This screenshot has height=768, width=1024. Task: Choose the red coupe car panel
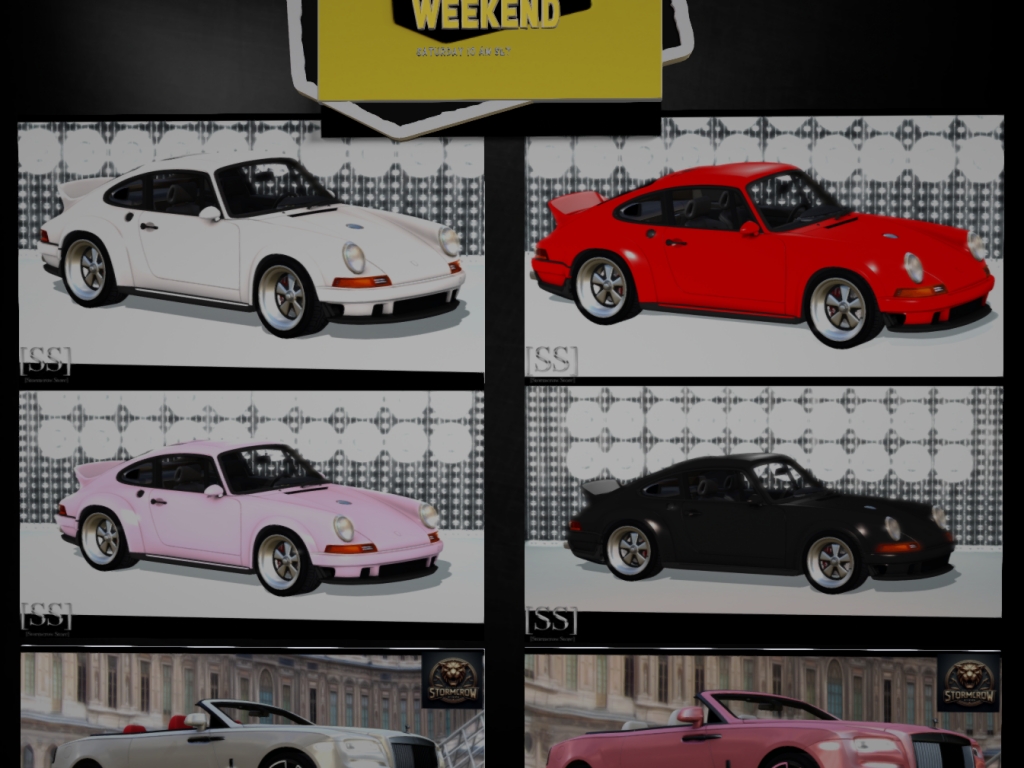point(763,247)
